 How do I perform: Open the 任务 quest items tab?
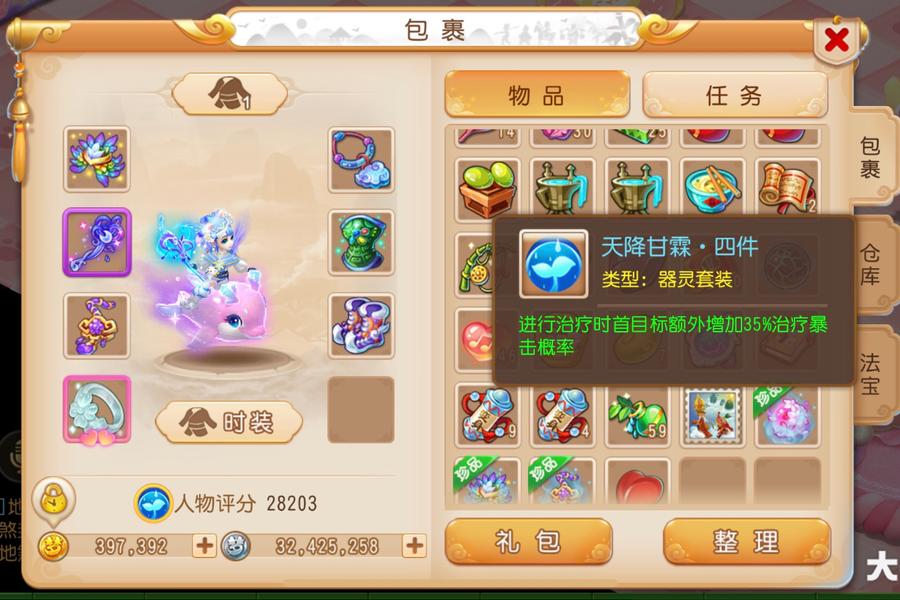pyautogui.click(x=734, y=96)
